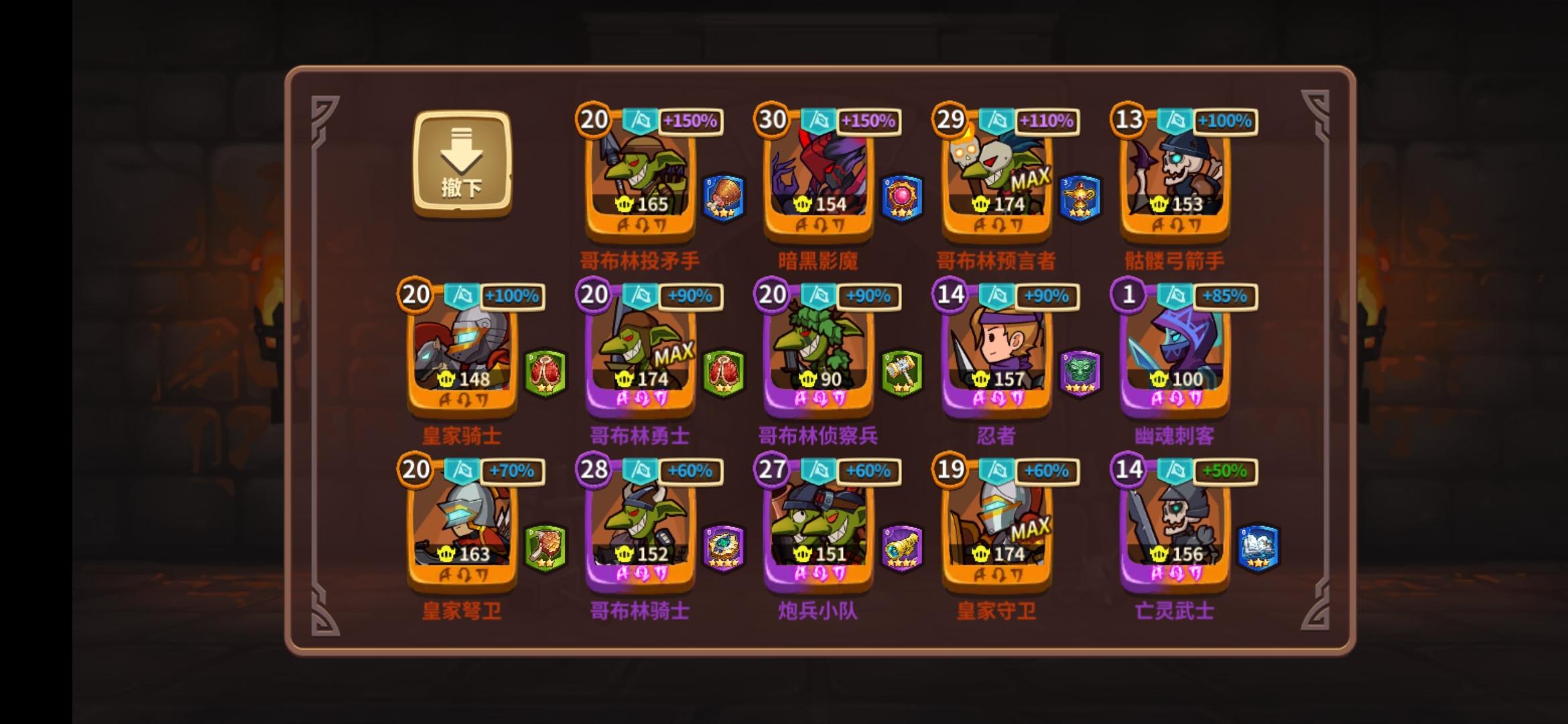Select the magic lamp item on 哥布林预言者

pyautogui.click(x=1080, y=198)
